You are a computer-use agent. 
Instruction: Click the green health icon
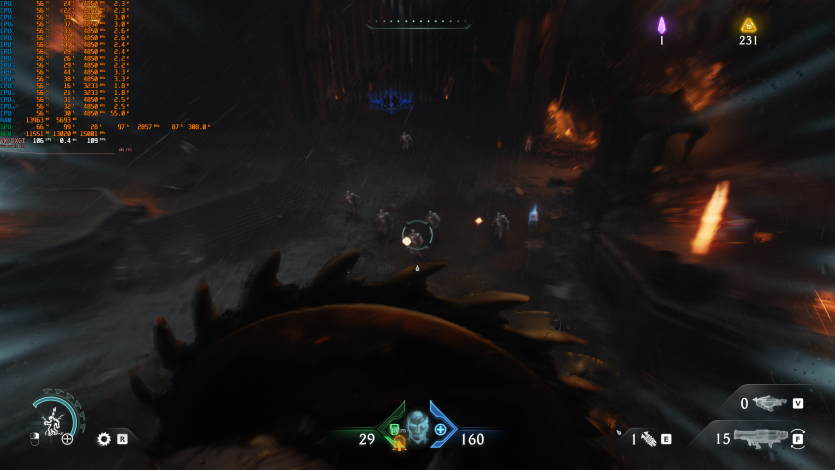[394, 430]
